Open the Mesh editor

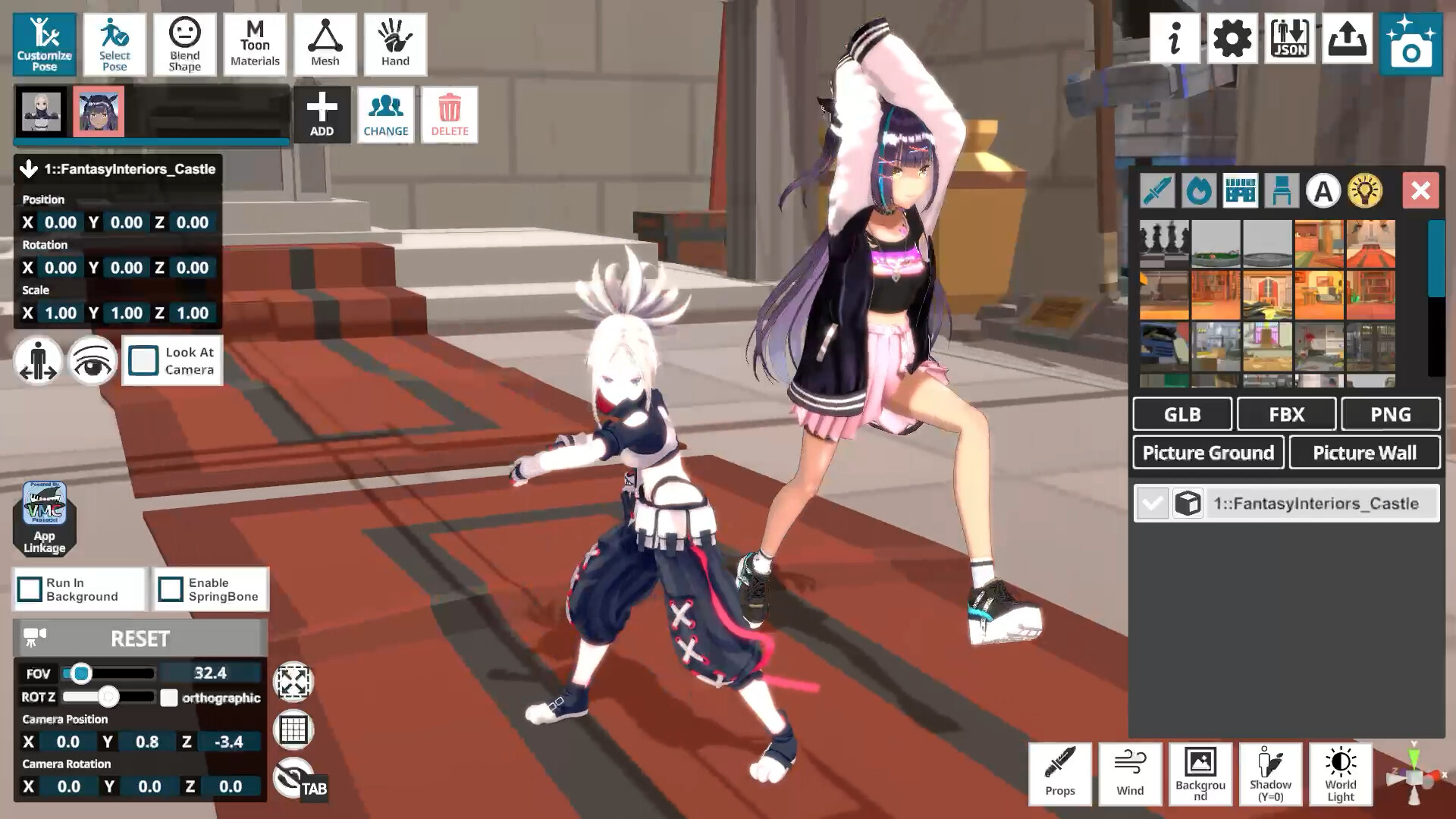click(325, 44)
